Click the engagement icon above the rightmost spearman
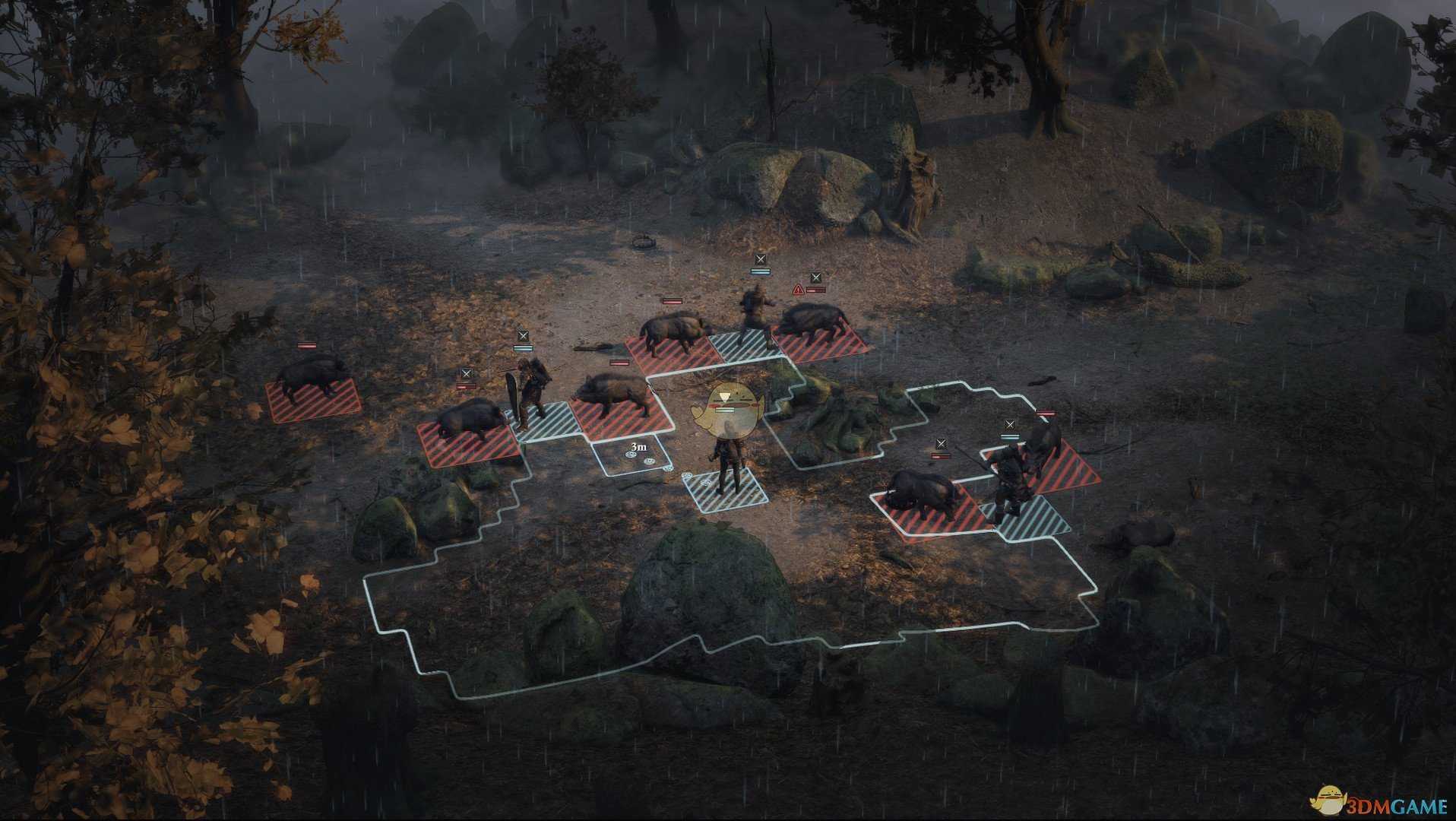Viewport: 1456px width, 821px height. 1011,424
